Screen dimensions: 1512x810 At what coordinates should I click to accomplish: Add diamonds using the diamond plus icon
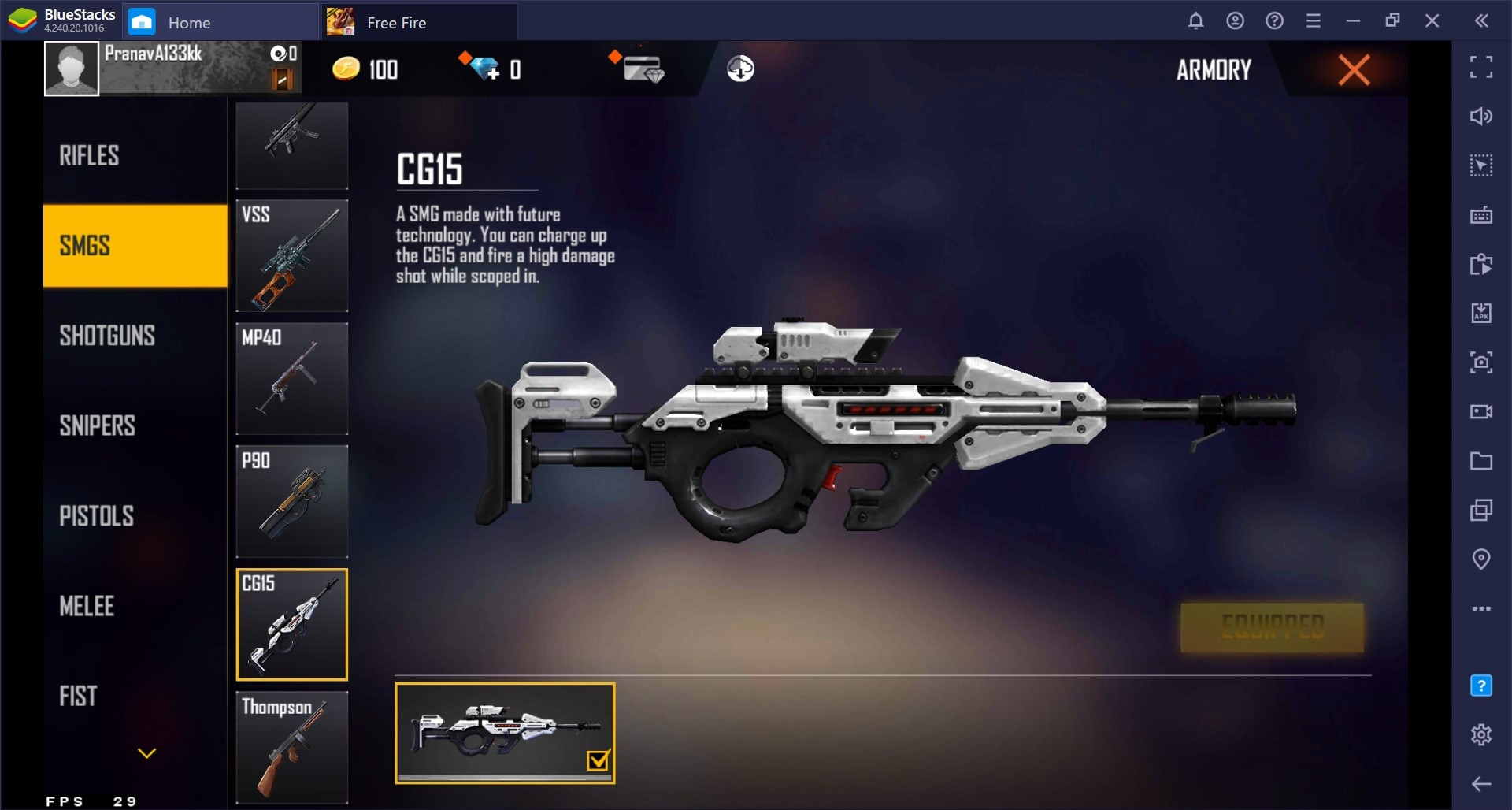click(481, 69)
